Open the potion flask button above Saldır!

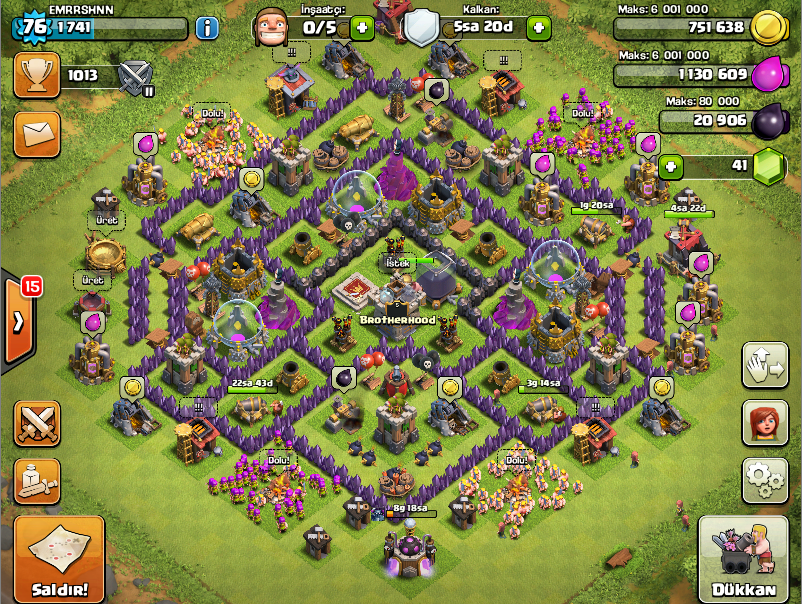pos(37,481)
